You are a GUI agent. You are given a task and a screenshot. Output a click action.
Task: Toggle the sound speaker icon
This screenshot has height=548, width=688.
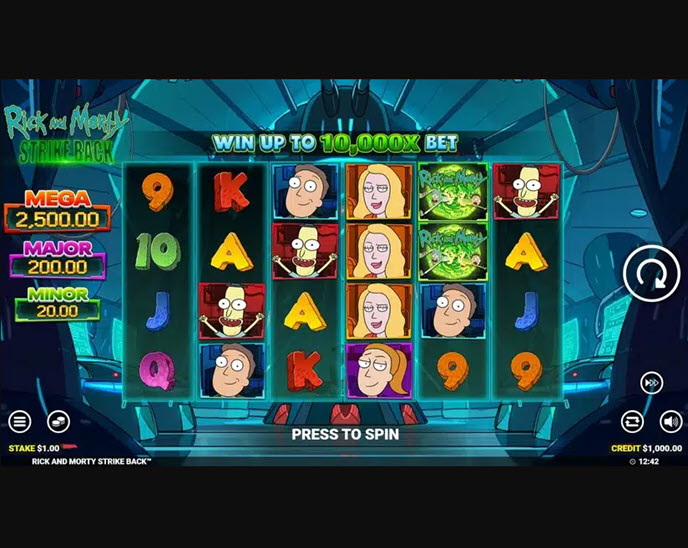click(669, 421)
